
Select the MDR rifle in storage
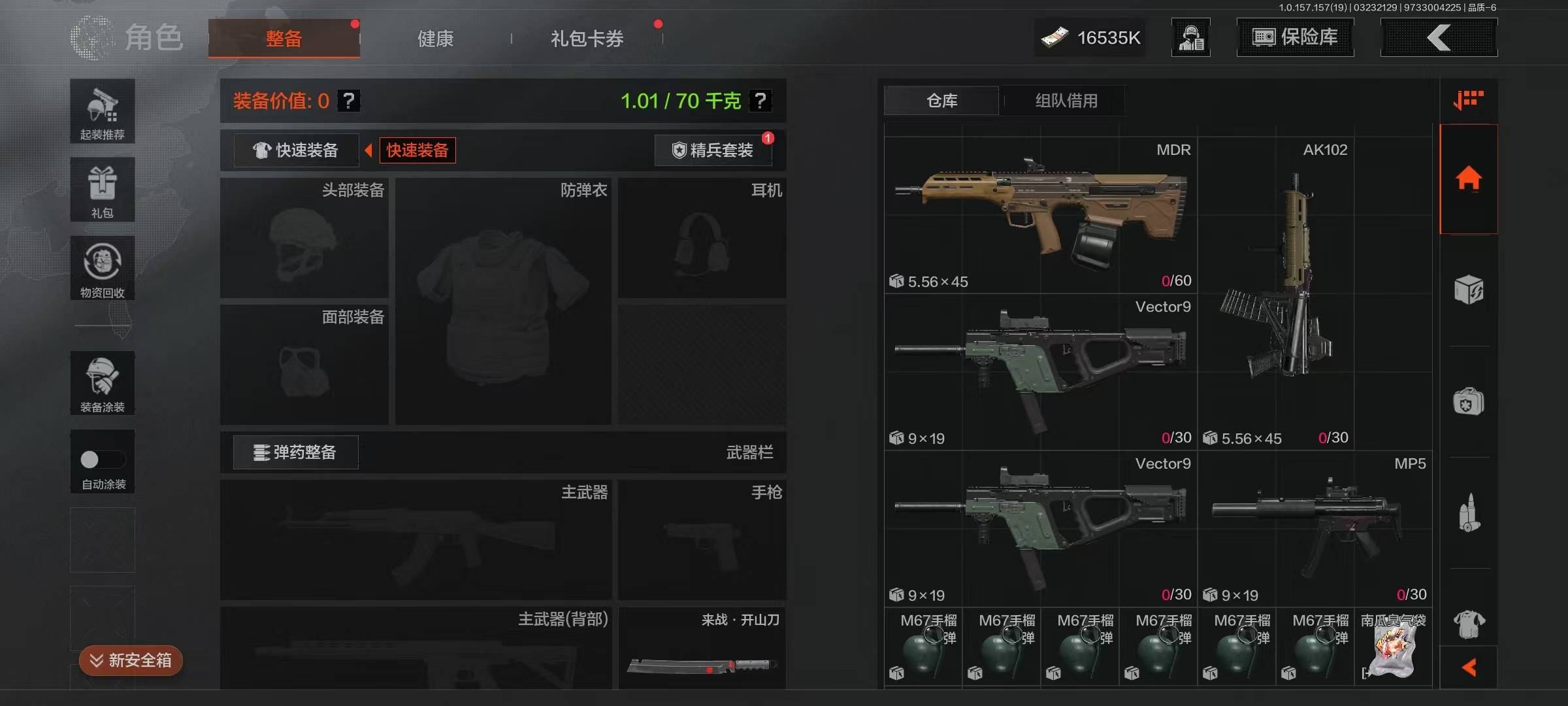click(x=1040, y=214)
